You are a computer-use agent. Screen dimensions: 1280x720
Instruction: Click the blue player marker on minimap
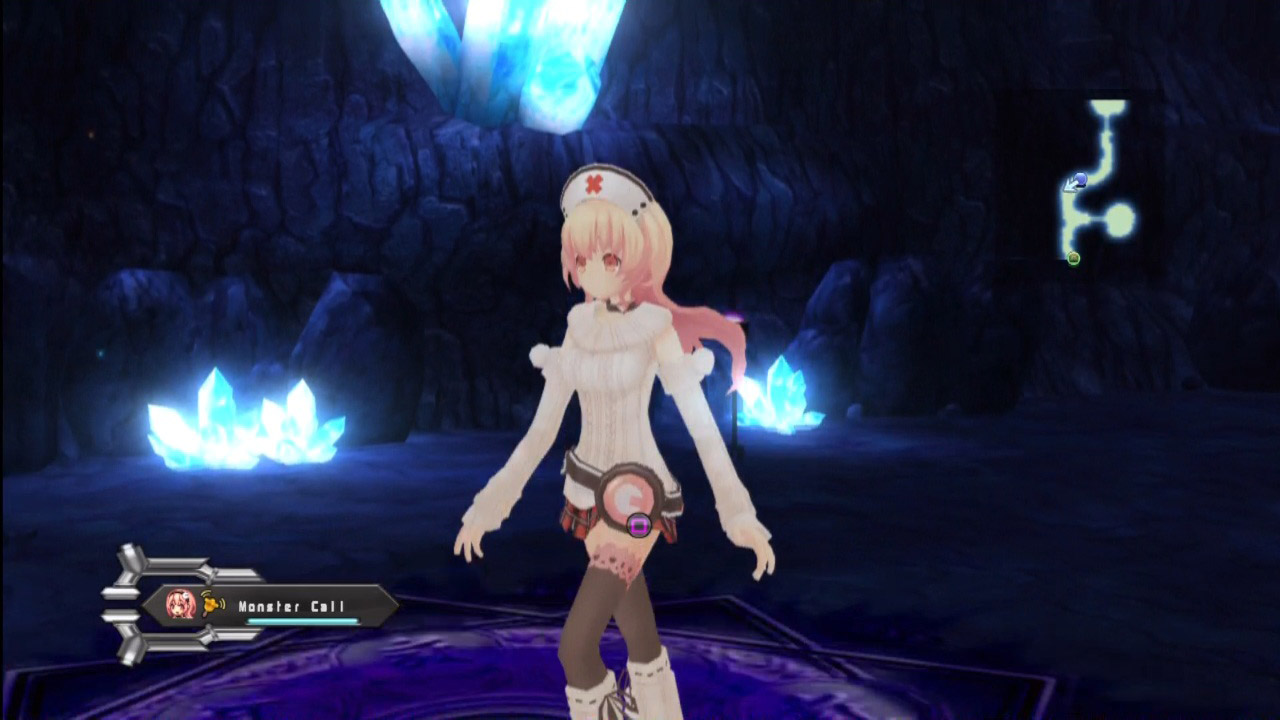point(1079,181)
